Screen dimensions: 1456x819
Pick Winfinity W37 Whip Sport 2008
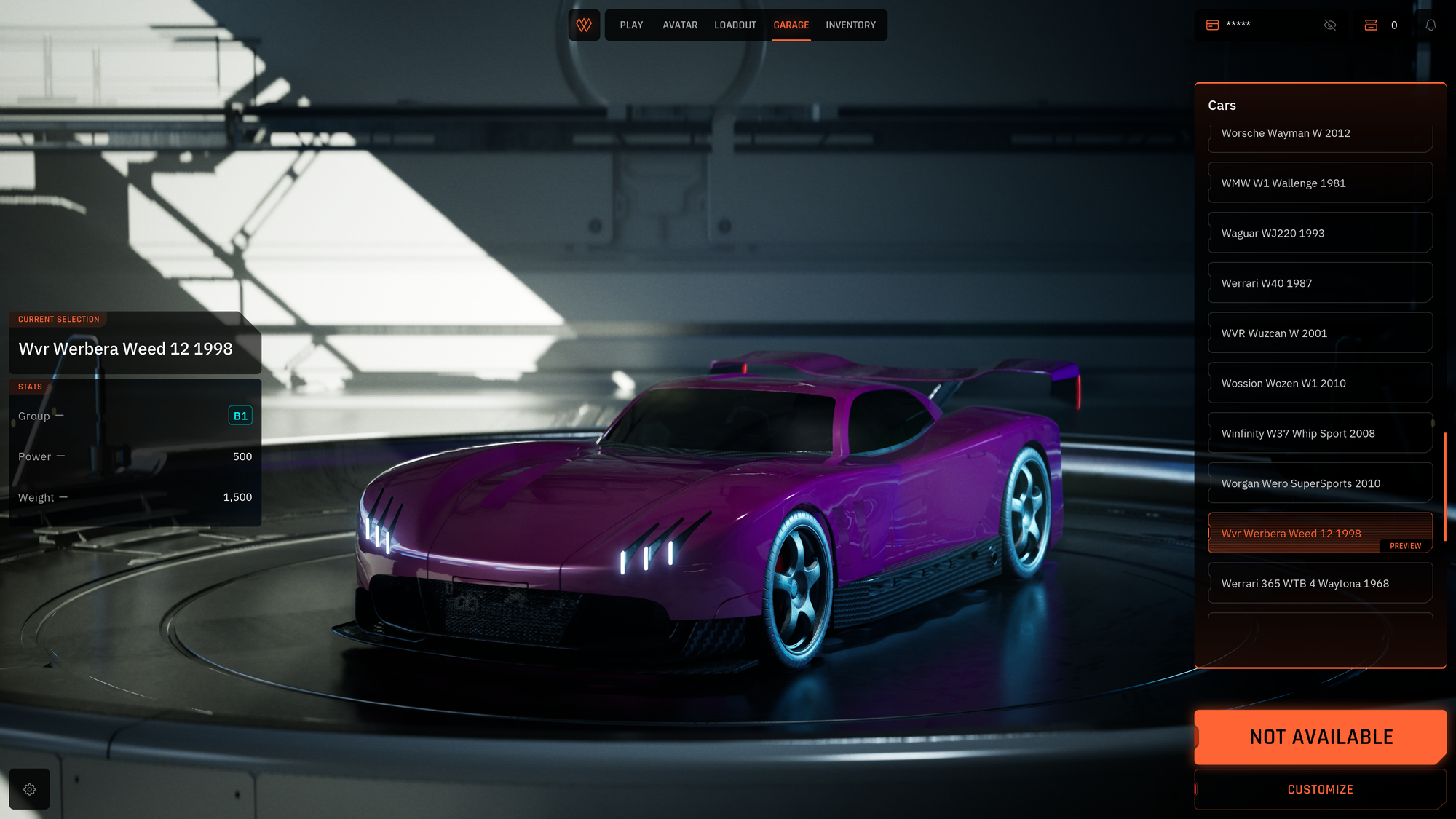[1320, 433]
